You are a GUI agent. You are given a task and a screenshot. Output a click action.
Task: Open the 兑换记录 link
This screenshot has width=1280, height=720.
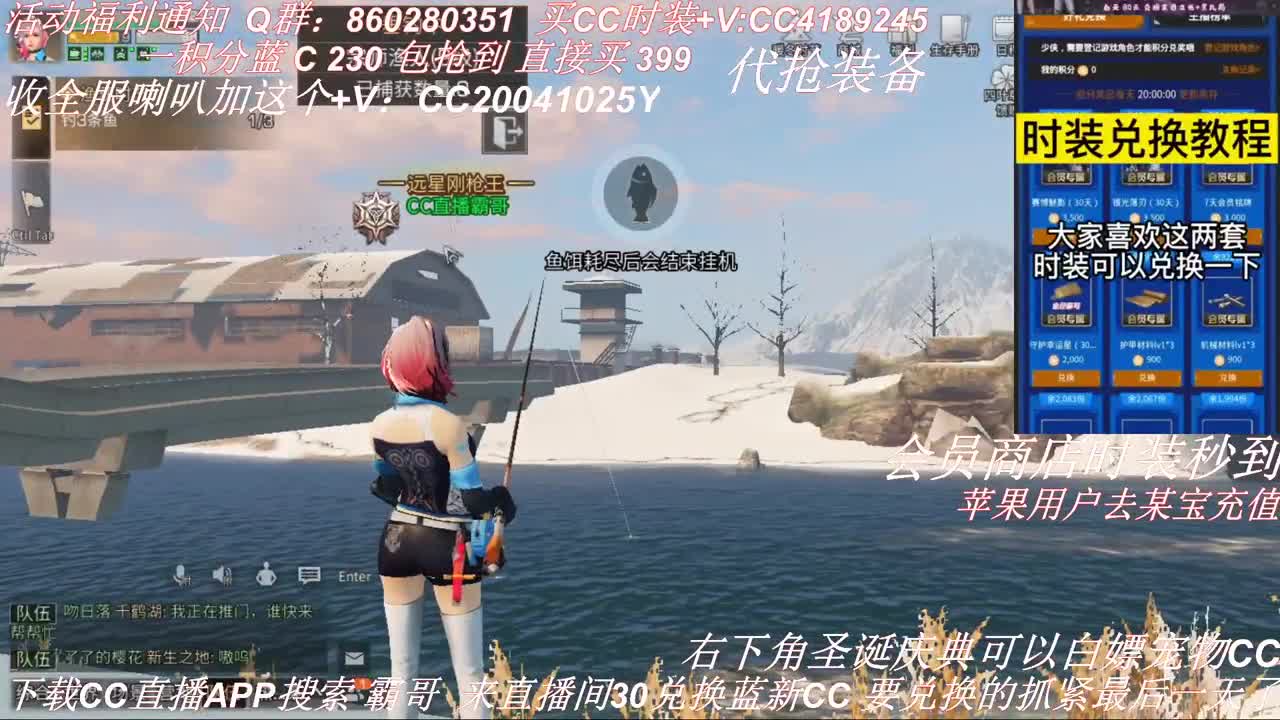click(1238, 70)
